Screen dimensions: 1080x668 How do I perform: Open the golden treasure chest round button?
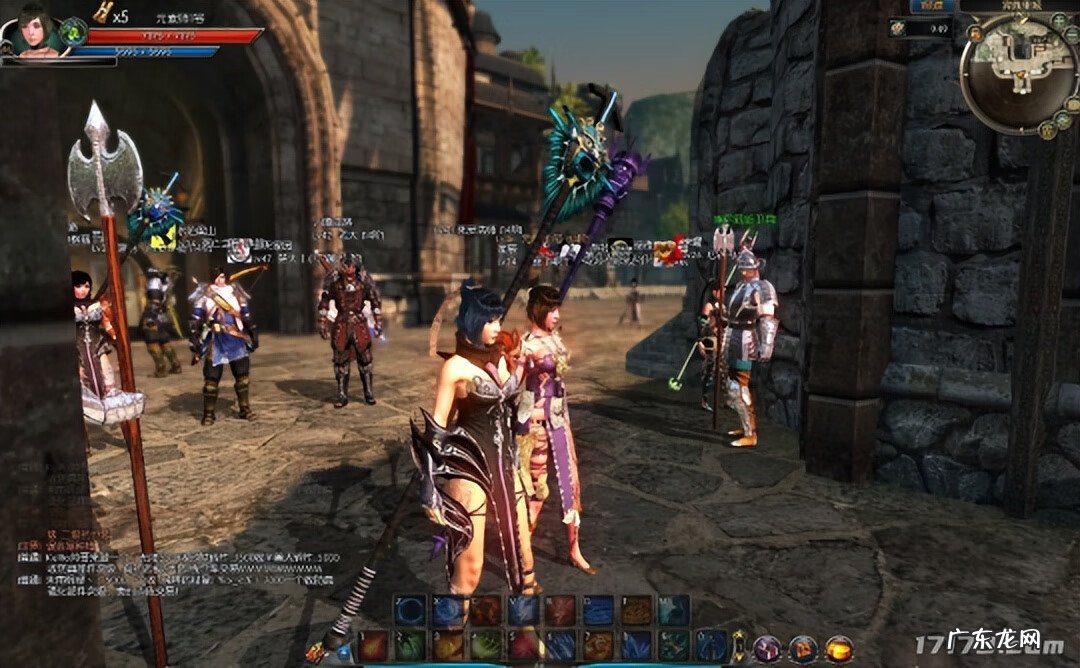(x=839, y=648)
